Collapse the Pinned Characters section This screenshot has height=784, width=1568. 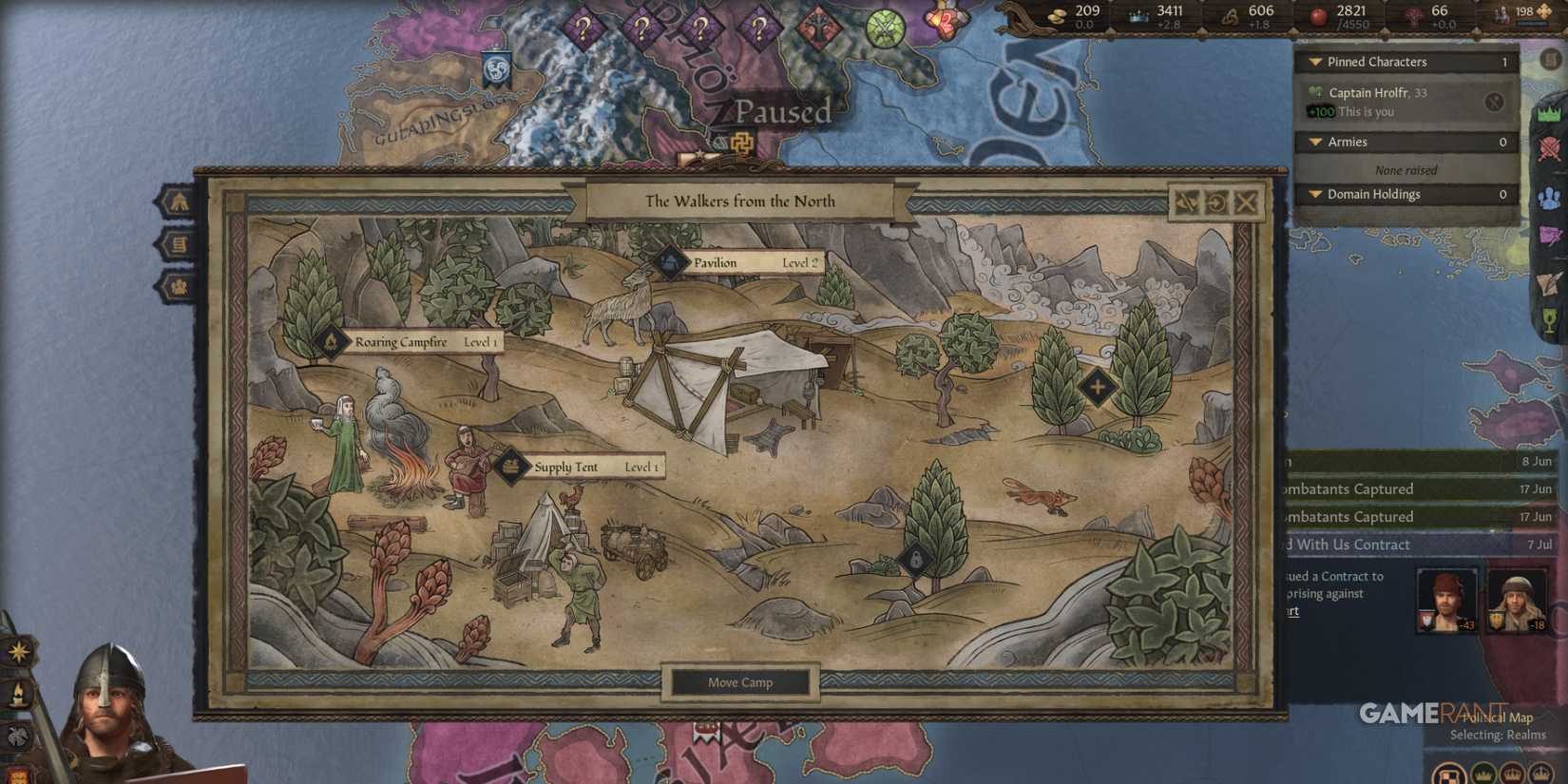click(x=1314, y=61)
